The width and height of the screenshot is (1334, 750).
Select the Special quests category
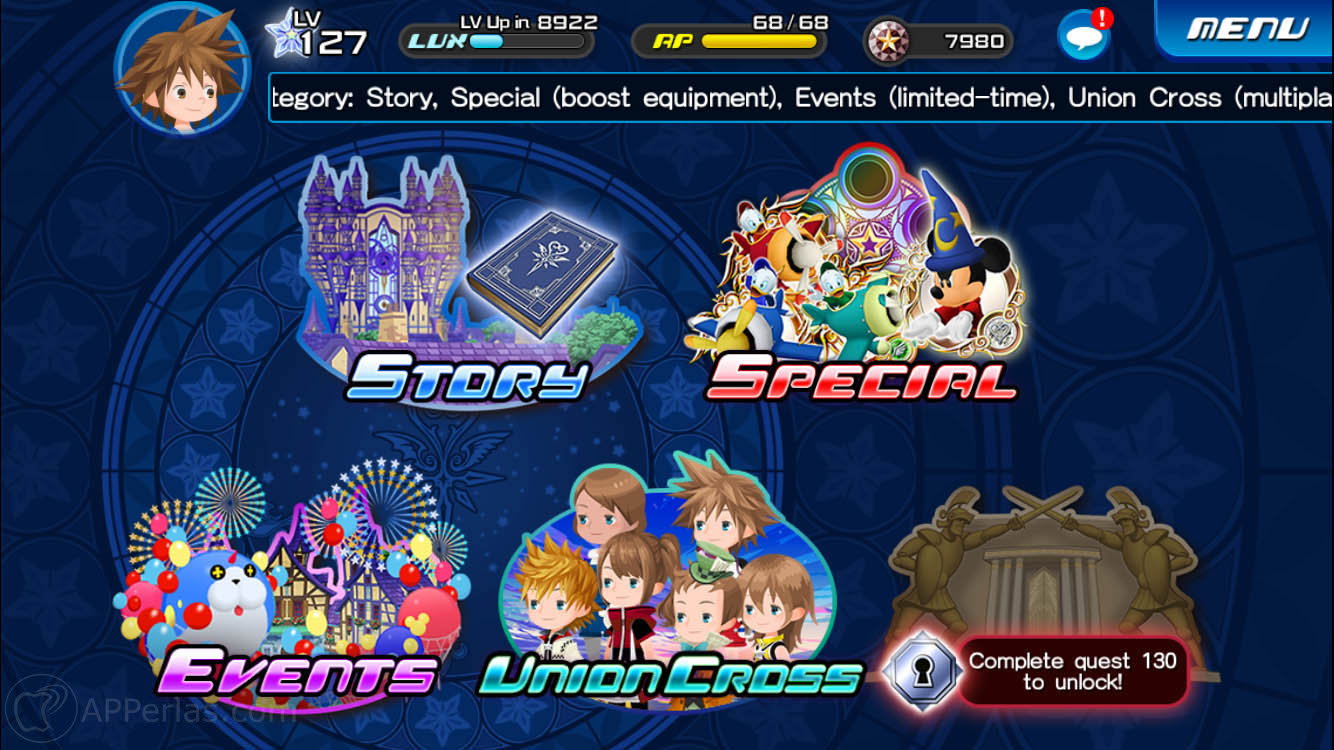(858, 280)
